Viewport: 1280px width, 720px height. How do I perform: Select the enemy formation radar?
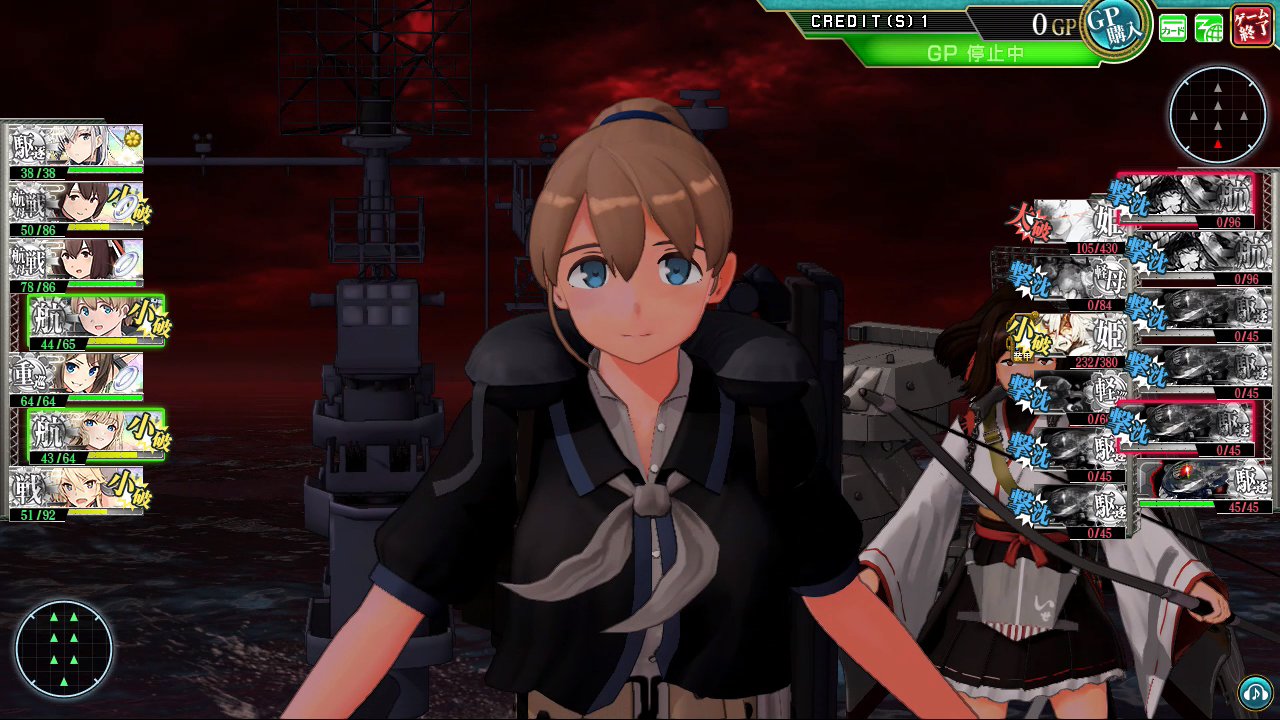1217,116
